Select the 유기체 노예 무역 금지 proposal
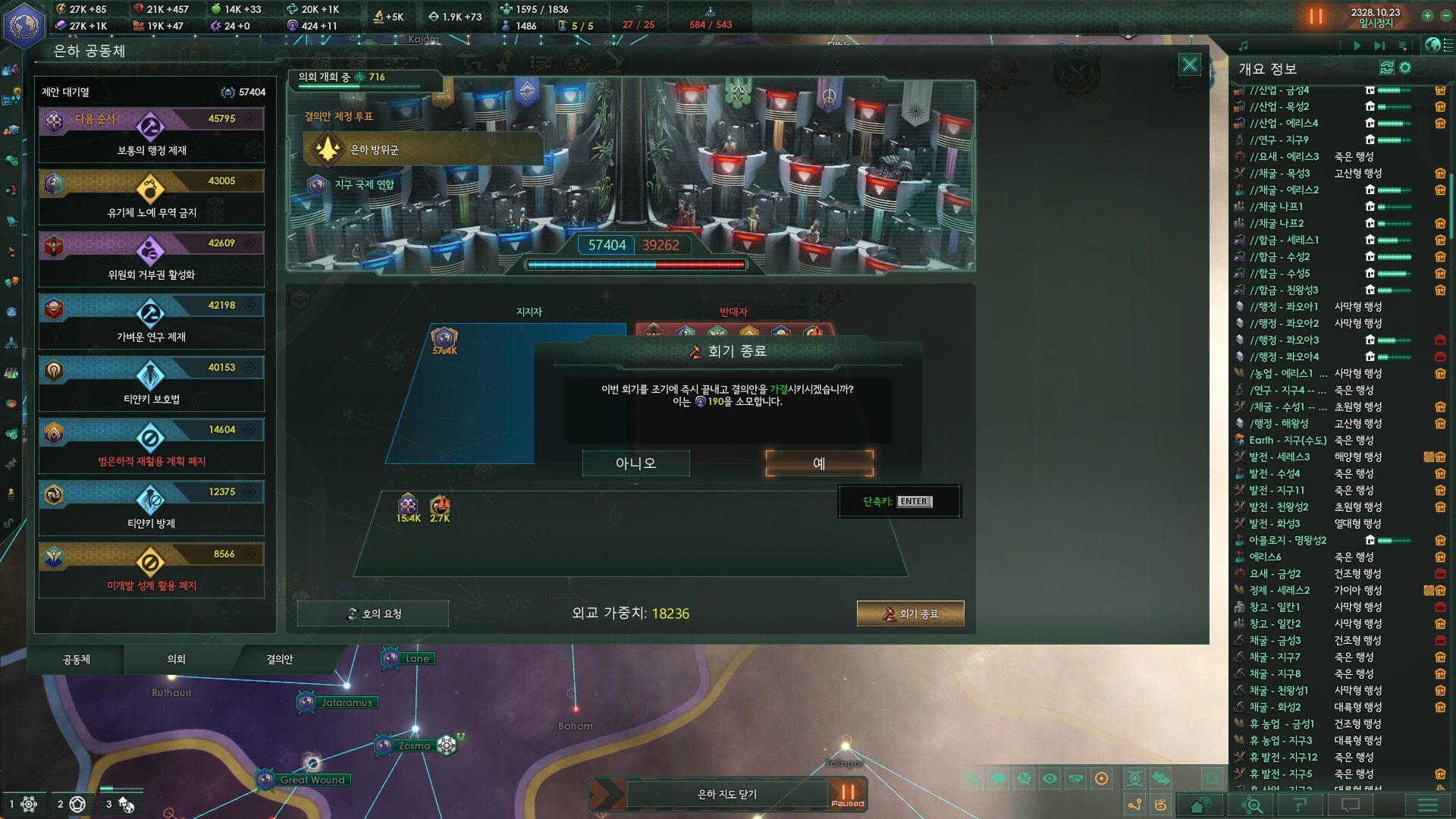1456x819 pixels. tap(152, 197)
